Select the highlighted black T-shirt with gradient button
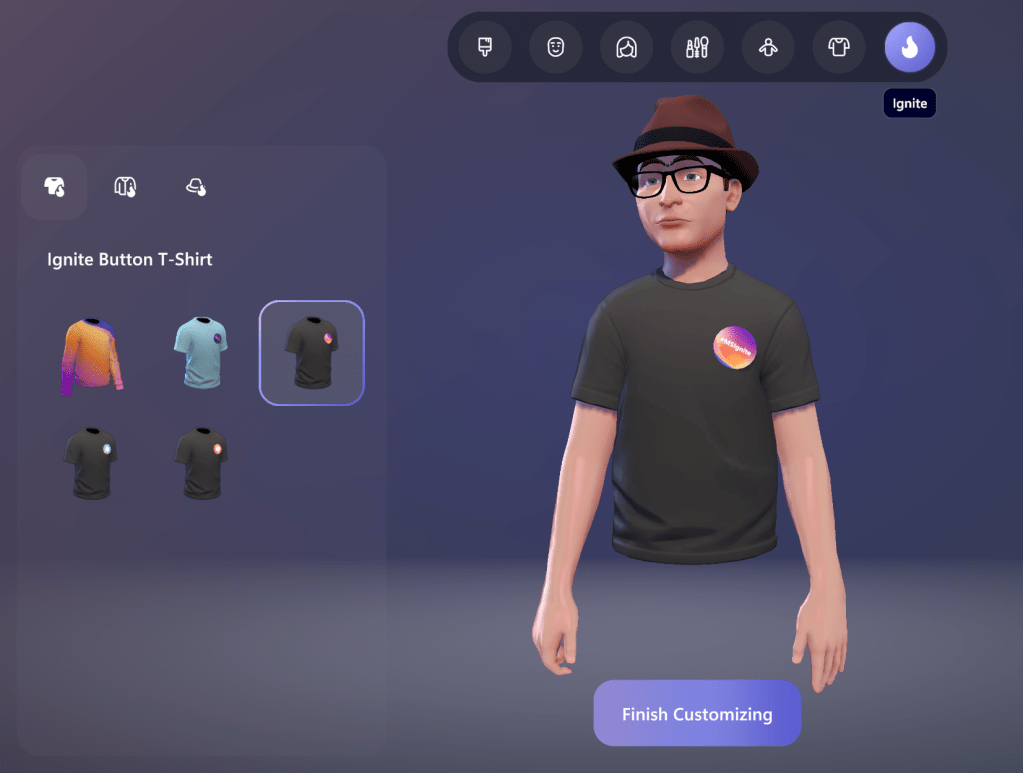The height and width of the screenshot is (773, 1023). 311,353
